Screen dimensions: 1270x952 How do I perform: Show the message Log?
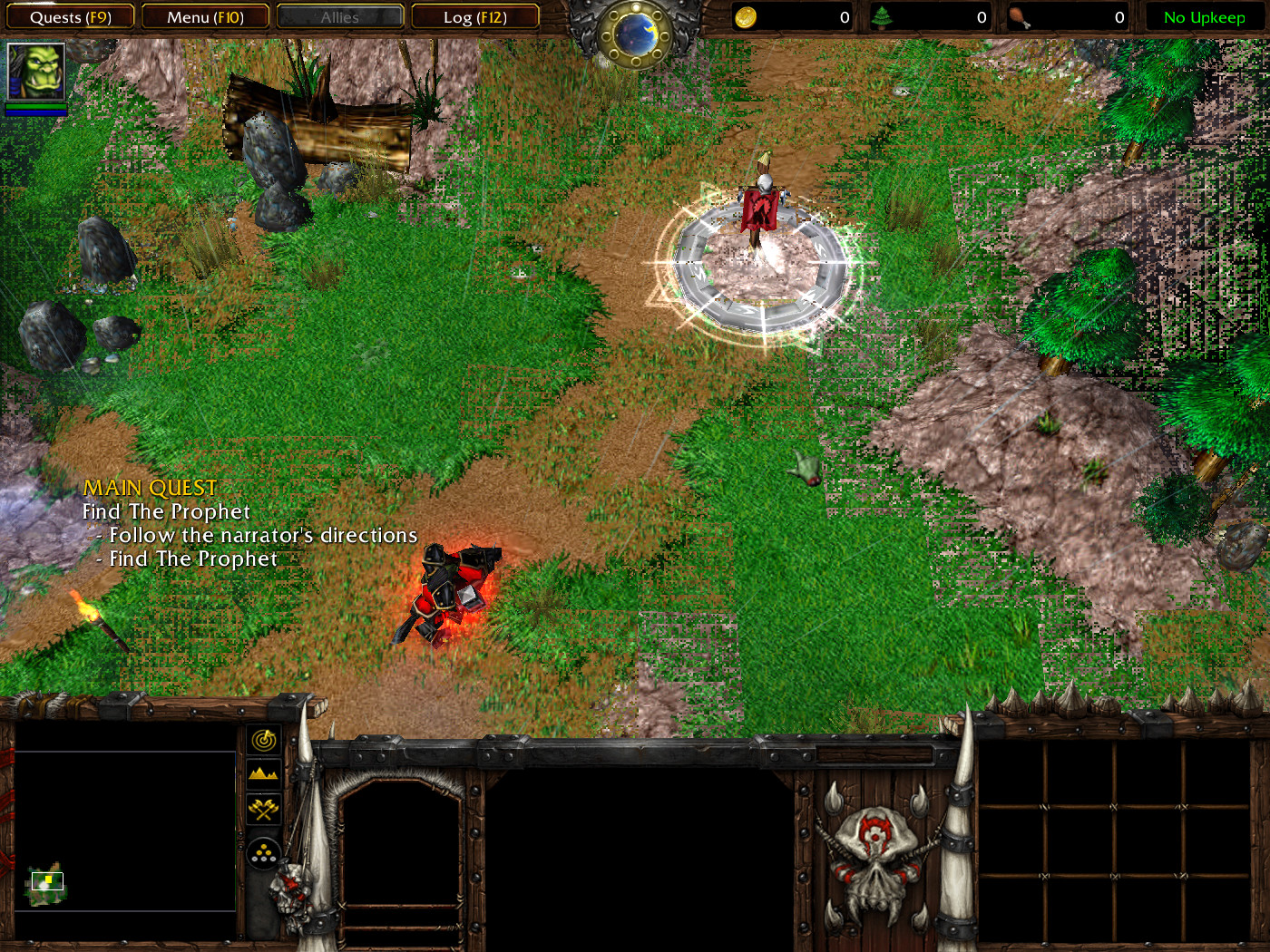coord(474,17)
